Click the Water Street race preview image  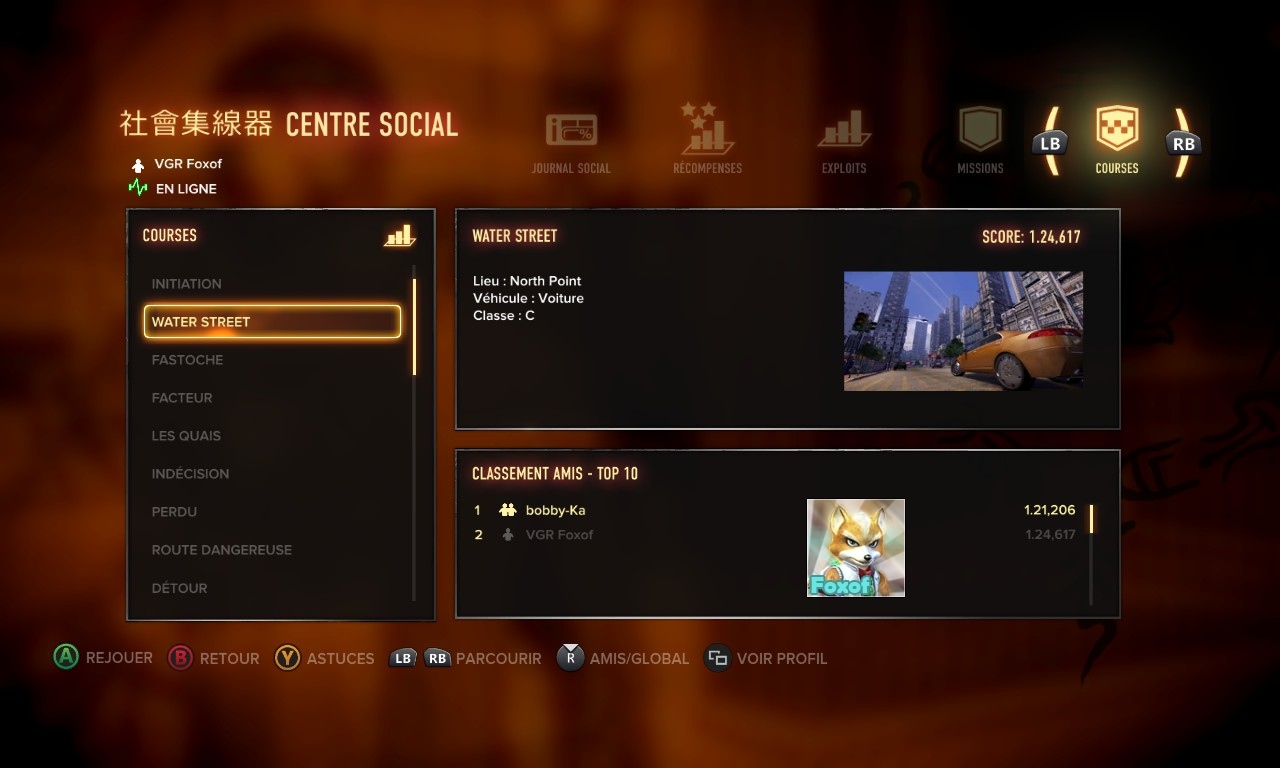(x=963, y=331)
